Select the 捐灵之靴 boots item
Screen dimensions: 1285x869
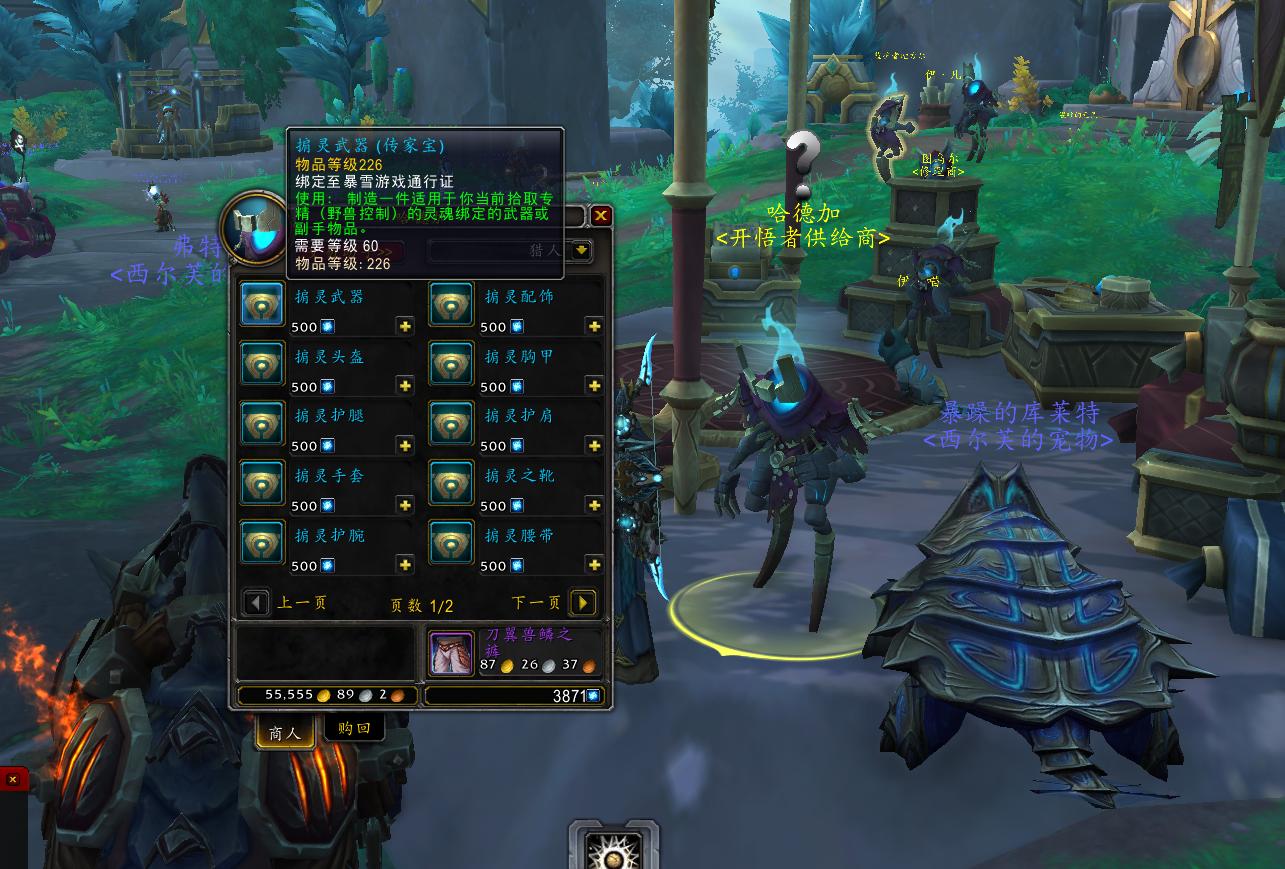[x=451, y=483]
